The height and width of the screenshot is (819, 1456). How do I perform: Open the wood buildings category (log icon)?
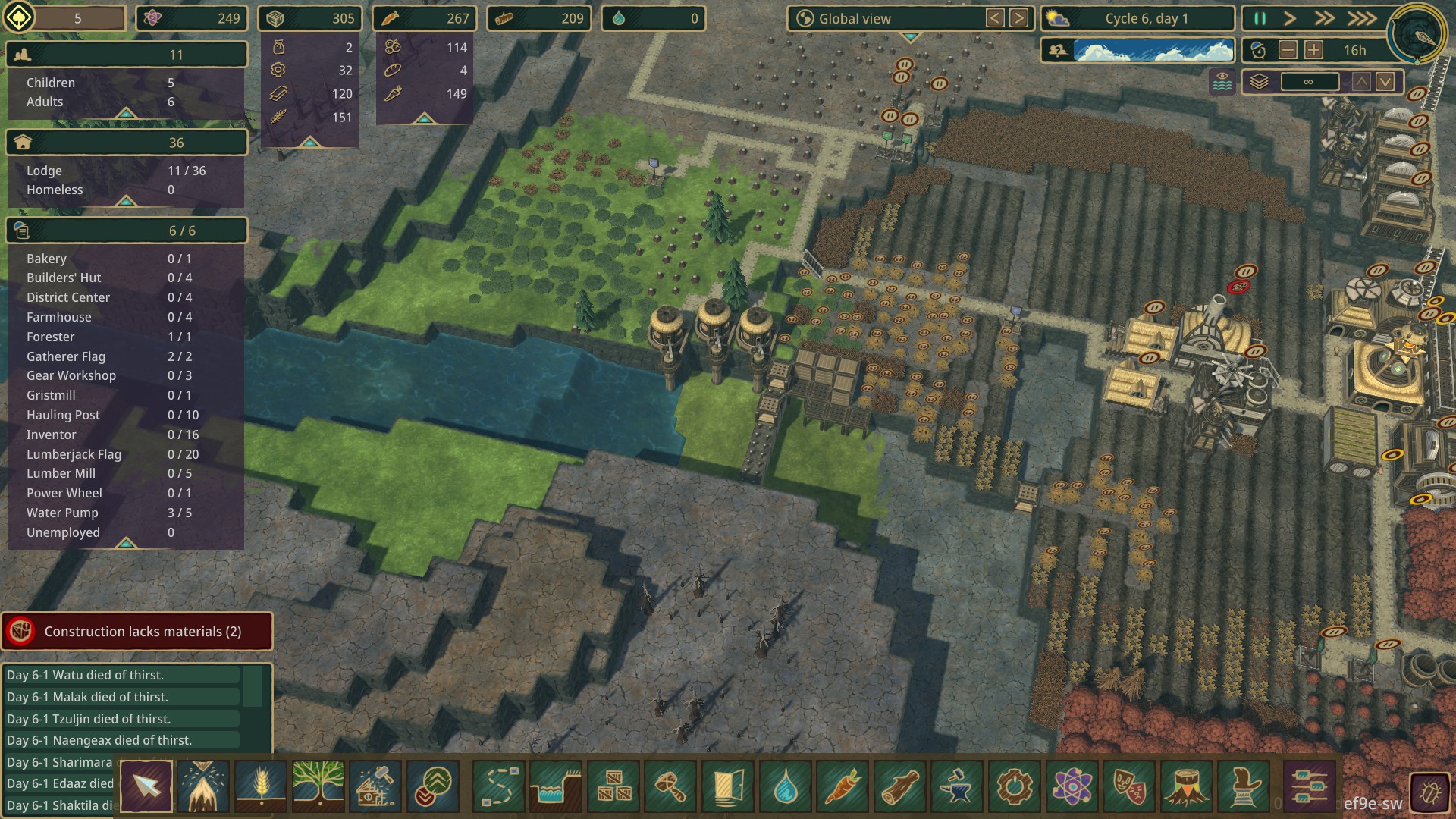[x=899, y=786]
